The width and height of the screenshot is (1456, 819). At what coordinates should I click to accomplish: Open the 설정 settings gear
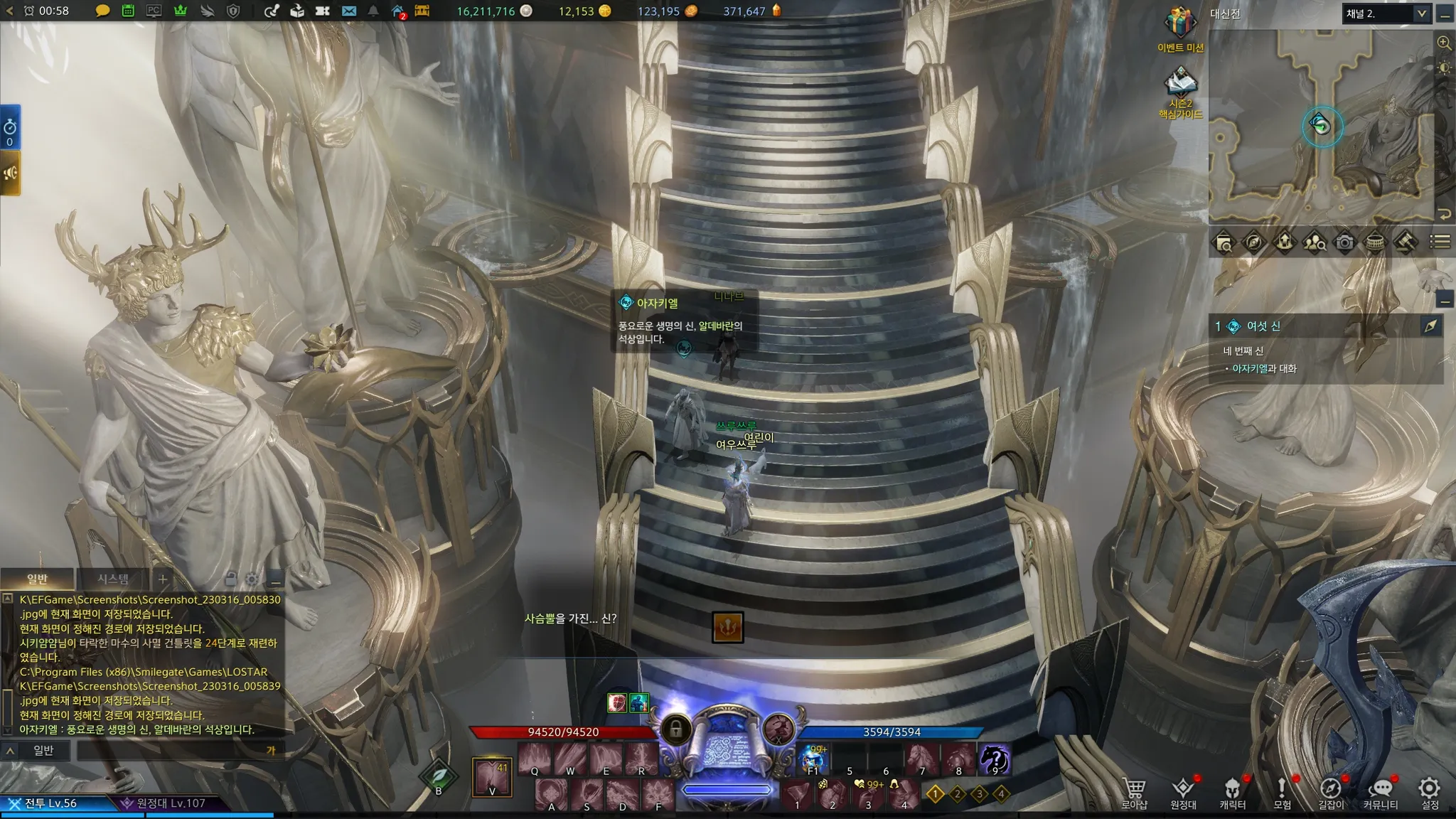pos(1429,792)
